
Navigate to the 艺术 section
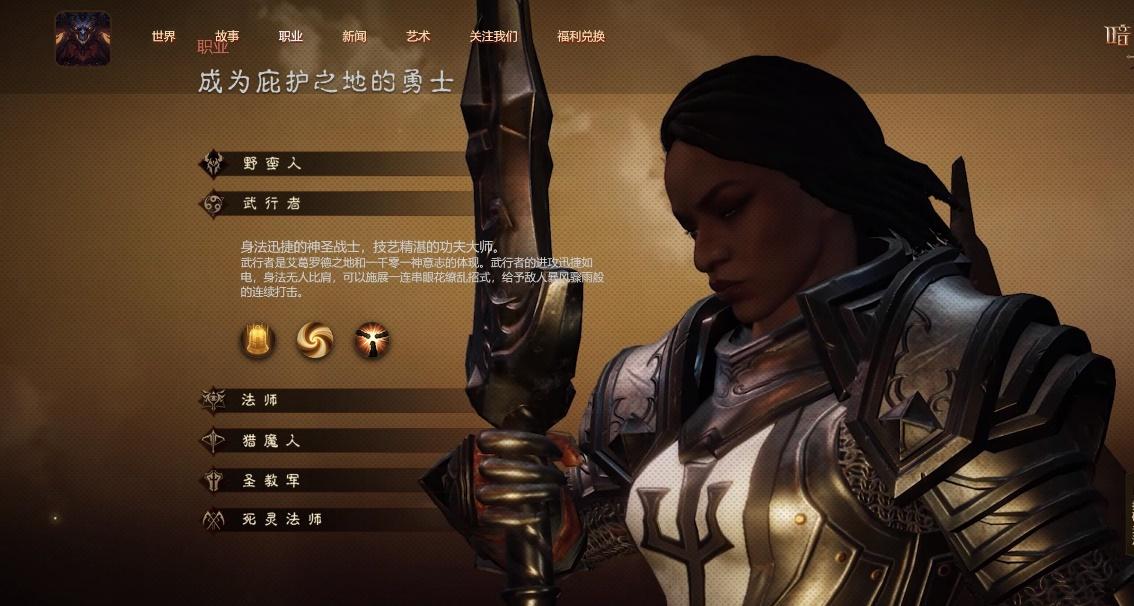tap(418, 37)
